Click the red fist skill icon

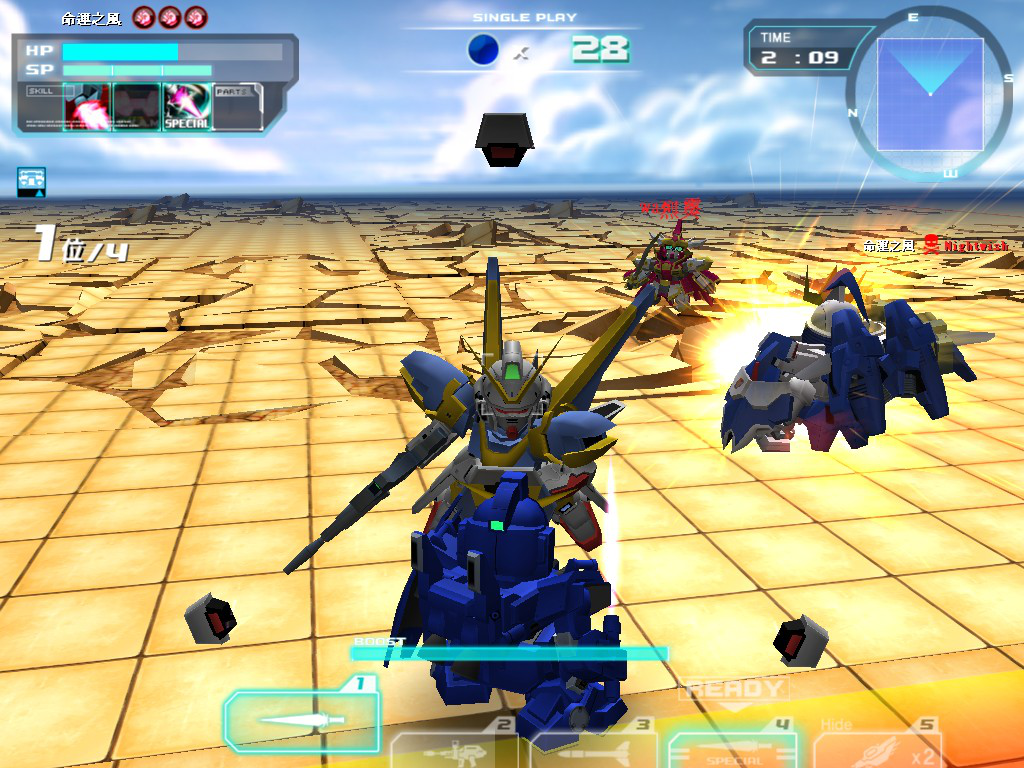(x=87, y=106)
